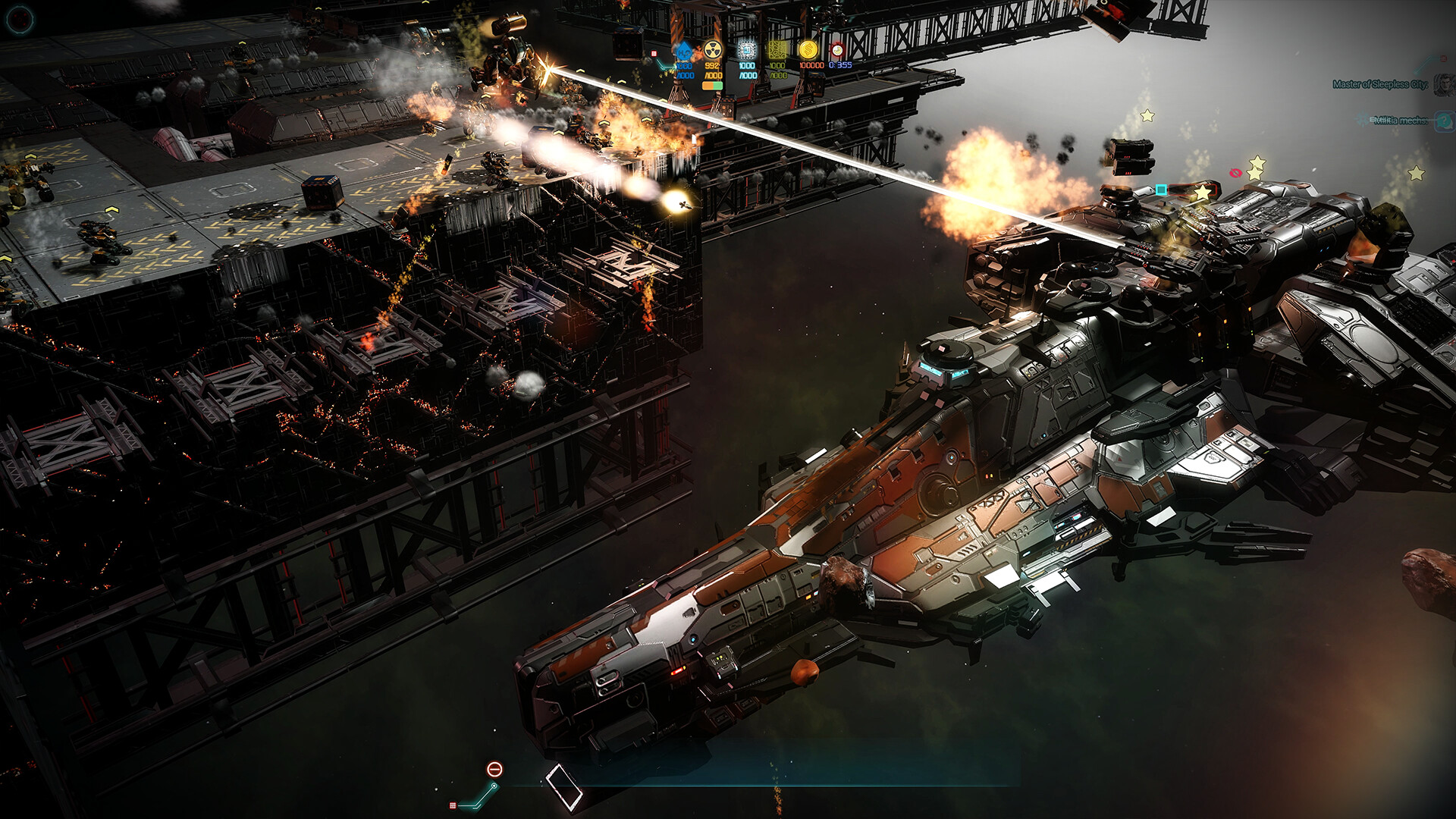This screenshot has height=819, width=1456.
Task: Select the white-outlined diamond card at bottom
Action: tap(564, 786)
